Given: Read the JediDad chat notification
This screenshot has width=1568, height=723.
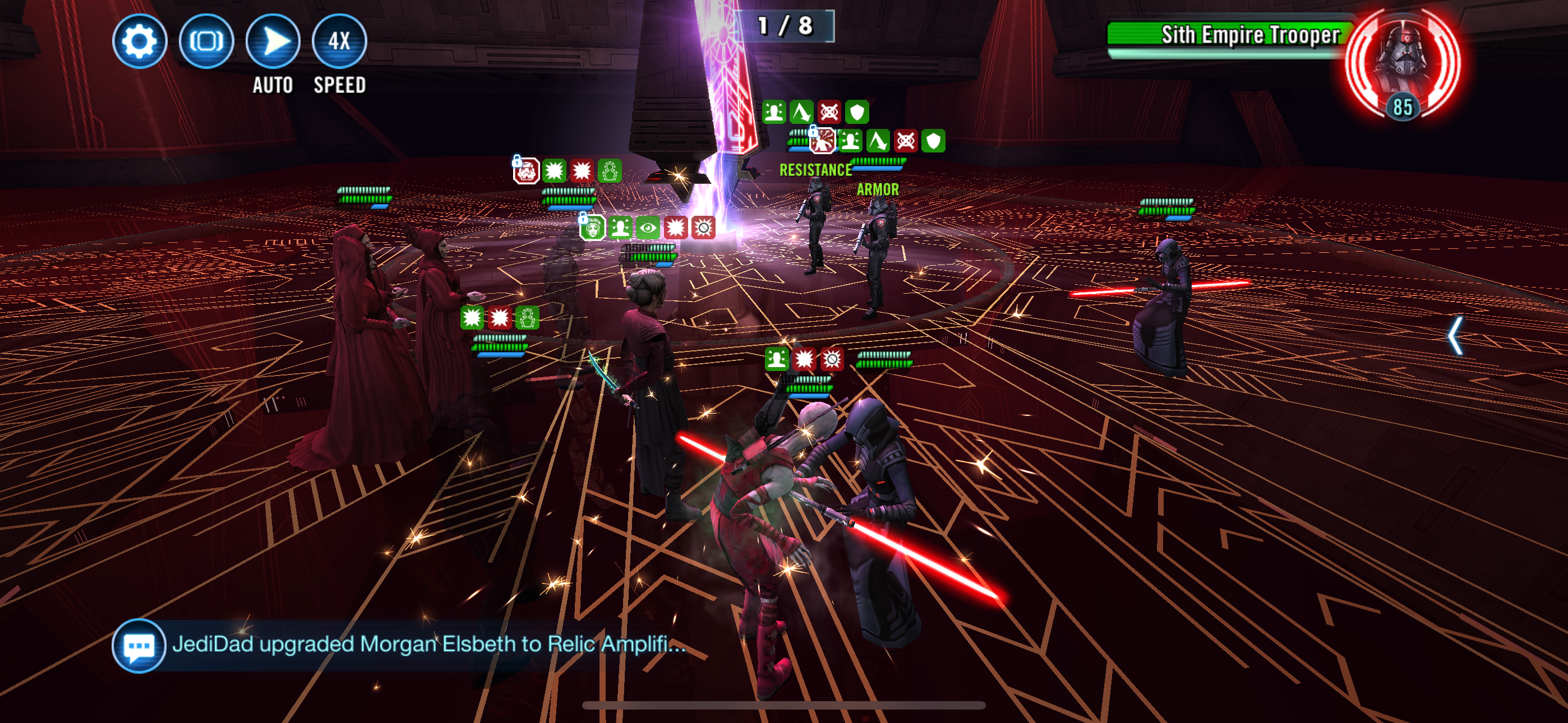Looking at the screenshot, I should (x=429, y=644).
